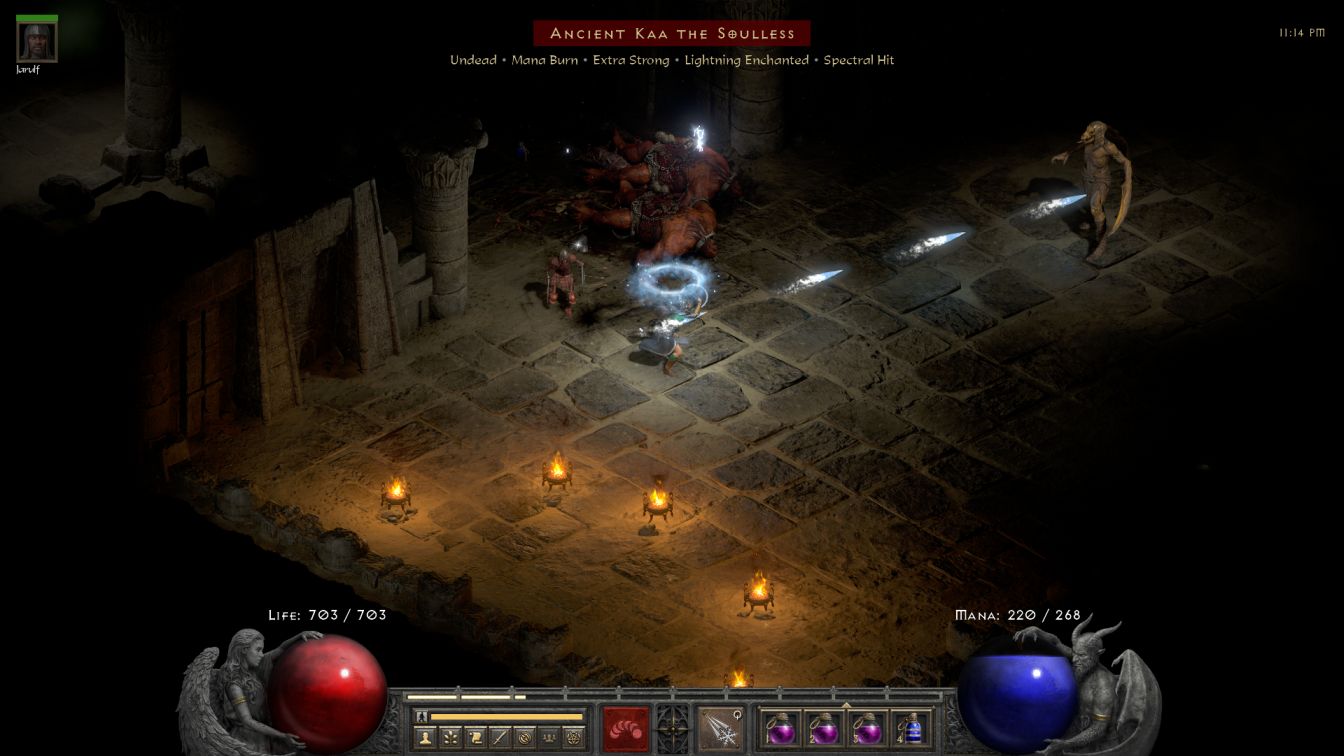Screen dimensions: 1344x756
Task: Use the purple rejuvenation potion in belt slot 2
Action: pos(823,728)
